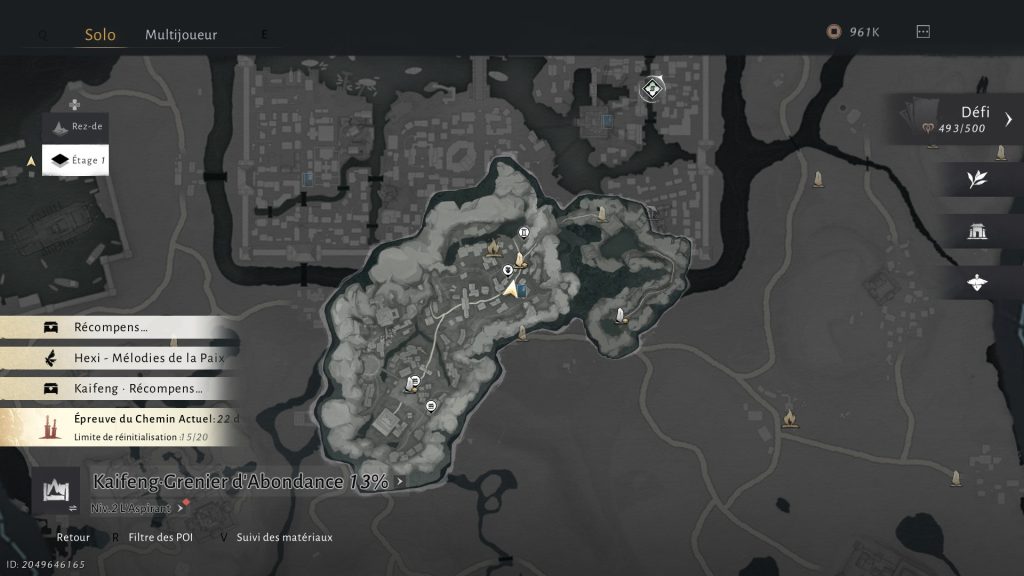The image size is (1024, 576).
Task: Open the Défi challenge panel
Action: (x=960, y=119)
